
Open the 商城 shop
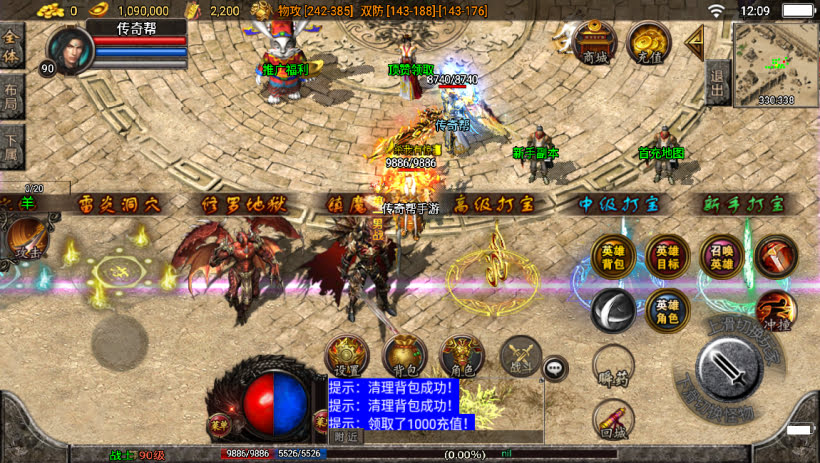595,44
